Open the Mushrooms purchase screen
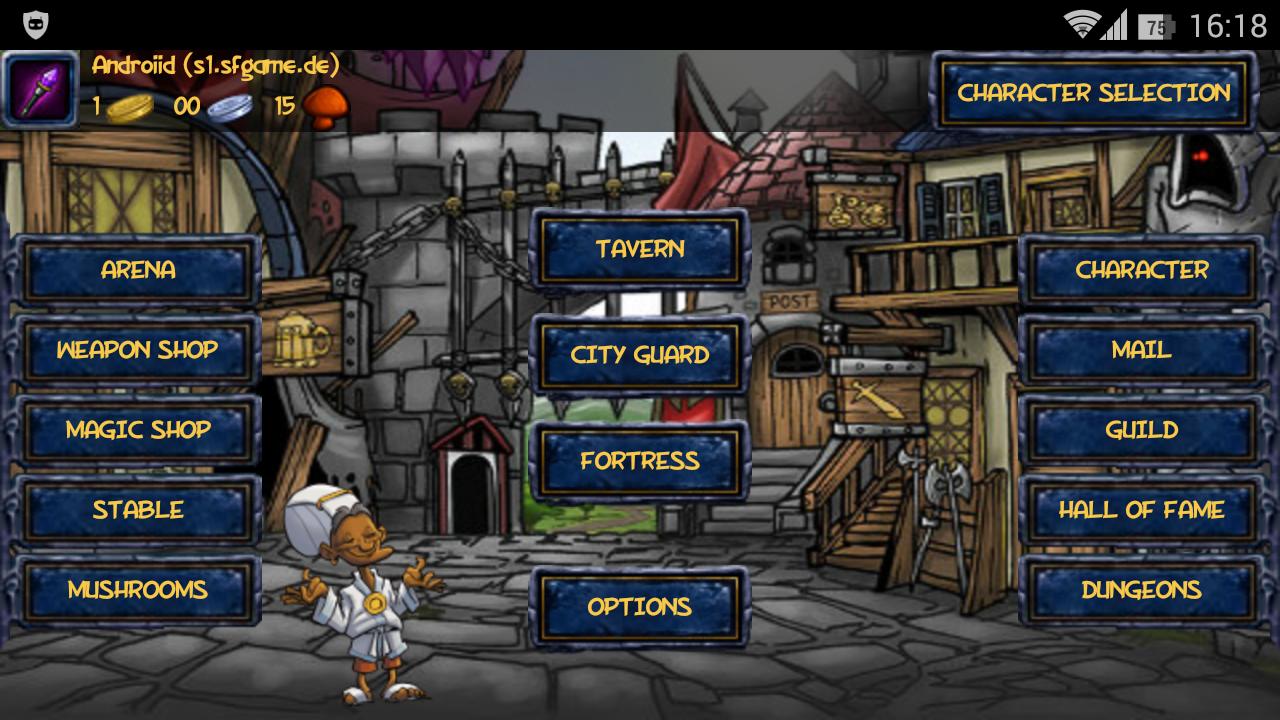The width and height of the screenshot is (1280, 720). click(139, 590)
